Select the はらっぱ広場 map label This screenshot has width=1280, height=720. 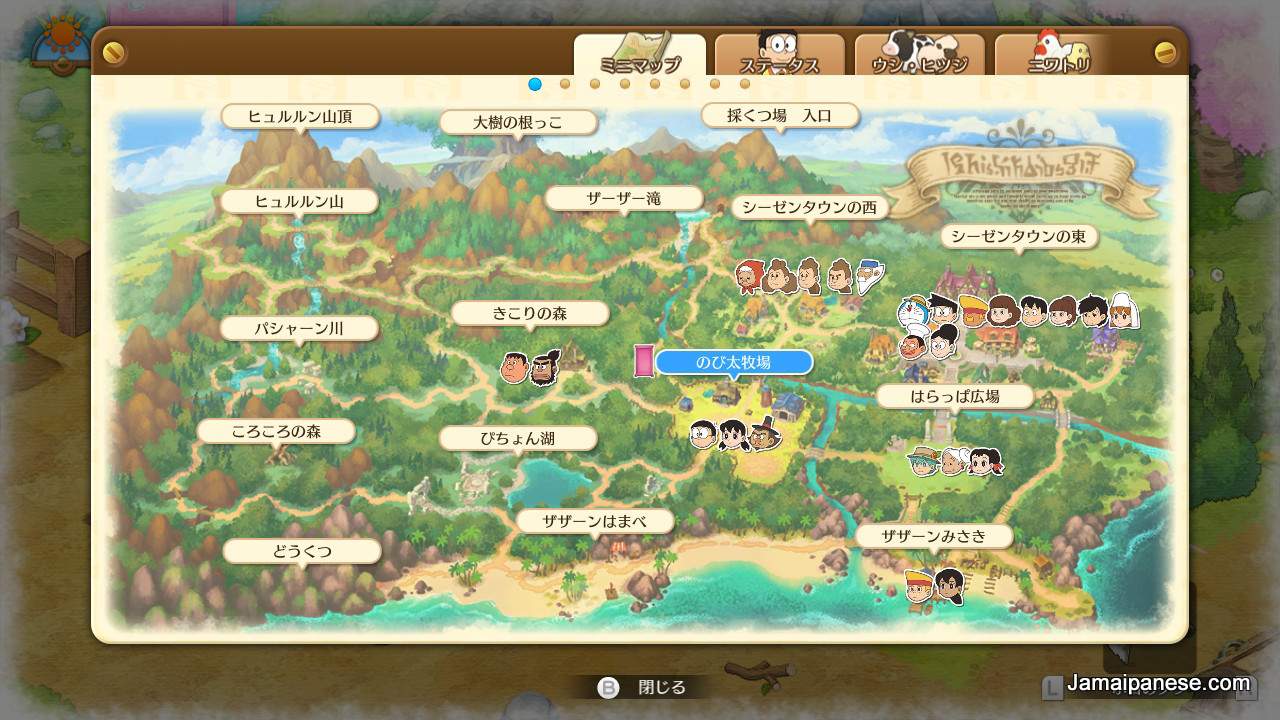point(955,396)
